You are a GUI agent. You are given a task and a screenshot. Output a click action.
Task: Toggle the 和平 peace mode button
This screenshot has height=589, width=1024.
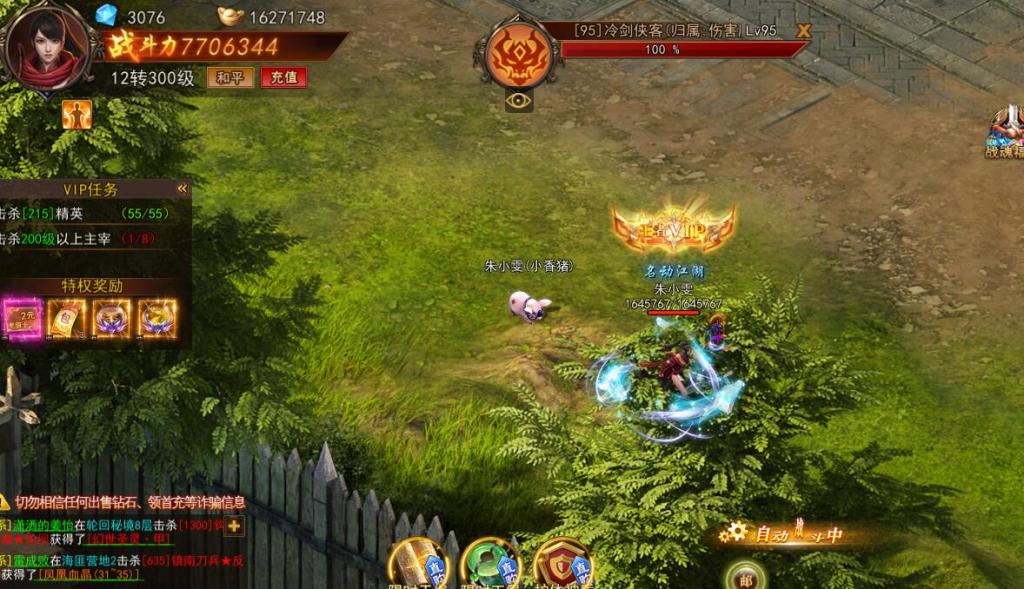(x=230, y=78)
